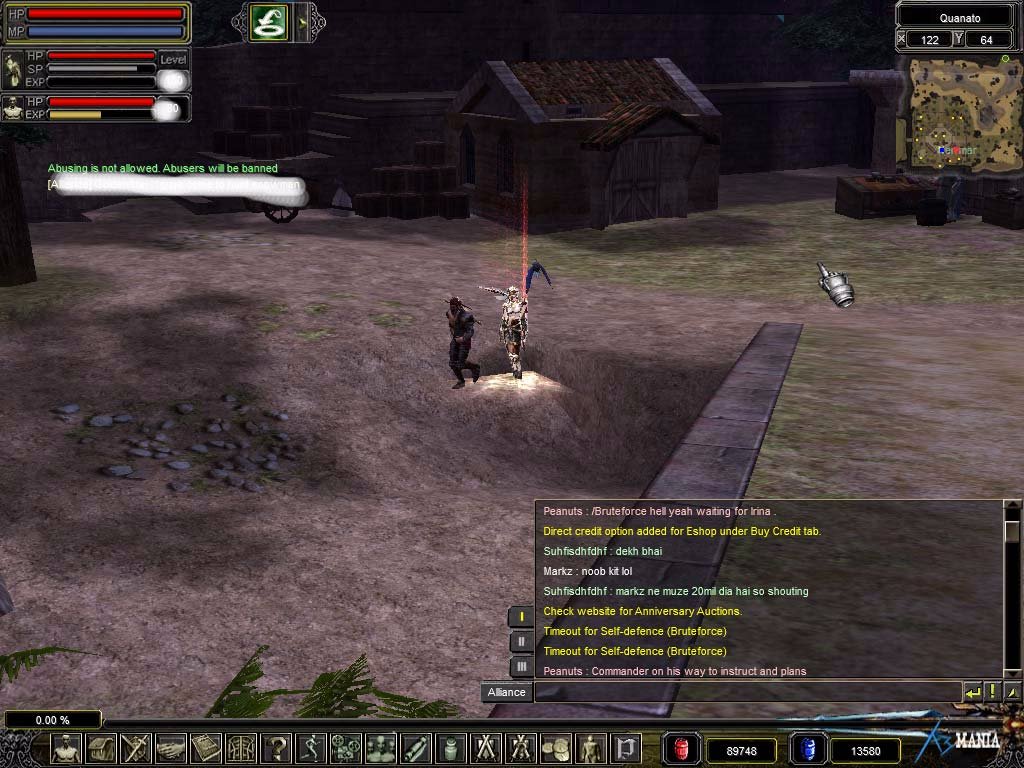1024x768 pixels.
Task: Focus the chat message input field
Action: tap(747, 692)
